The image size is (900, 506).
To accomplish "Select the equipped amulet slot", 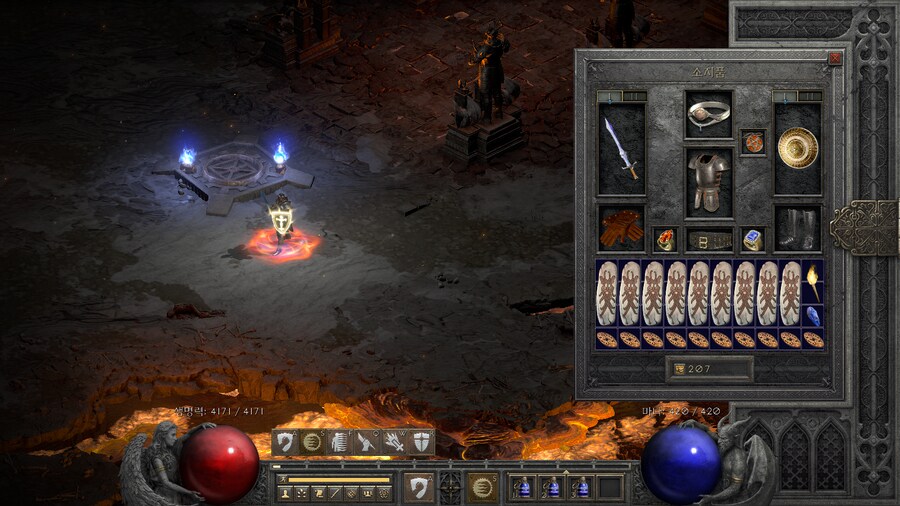I will click(x=752, y=142).
